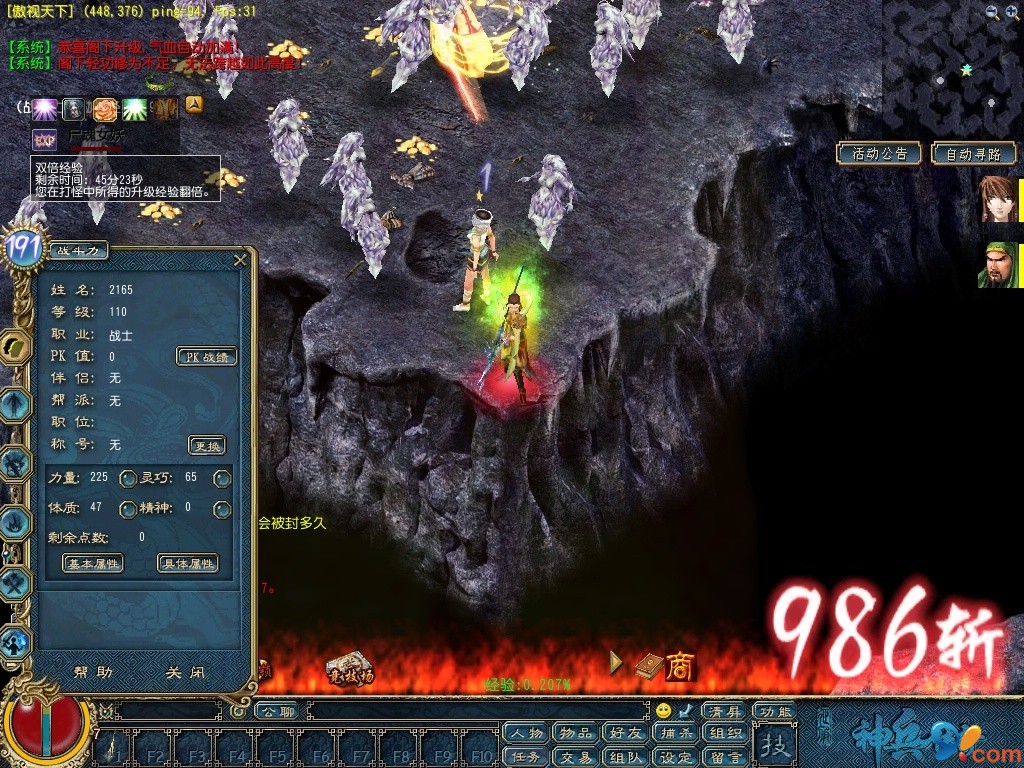Show 基本属性 basic attributes
The image size is (1024, 768).
point(93,564)
